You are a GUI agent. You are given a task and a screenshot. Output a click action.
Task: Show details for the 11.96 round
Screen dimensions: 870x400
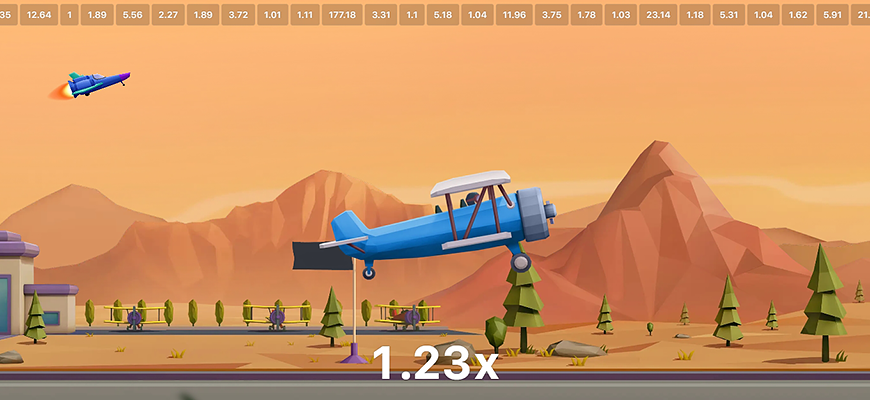click(512, 16)
